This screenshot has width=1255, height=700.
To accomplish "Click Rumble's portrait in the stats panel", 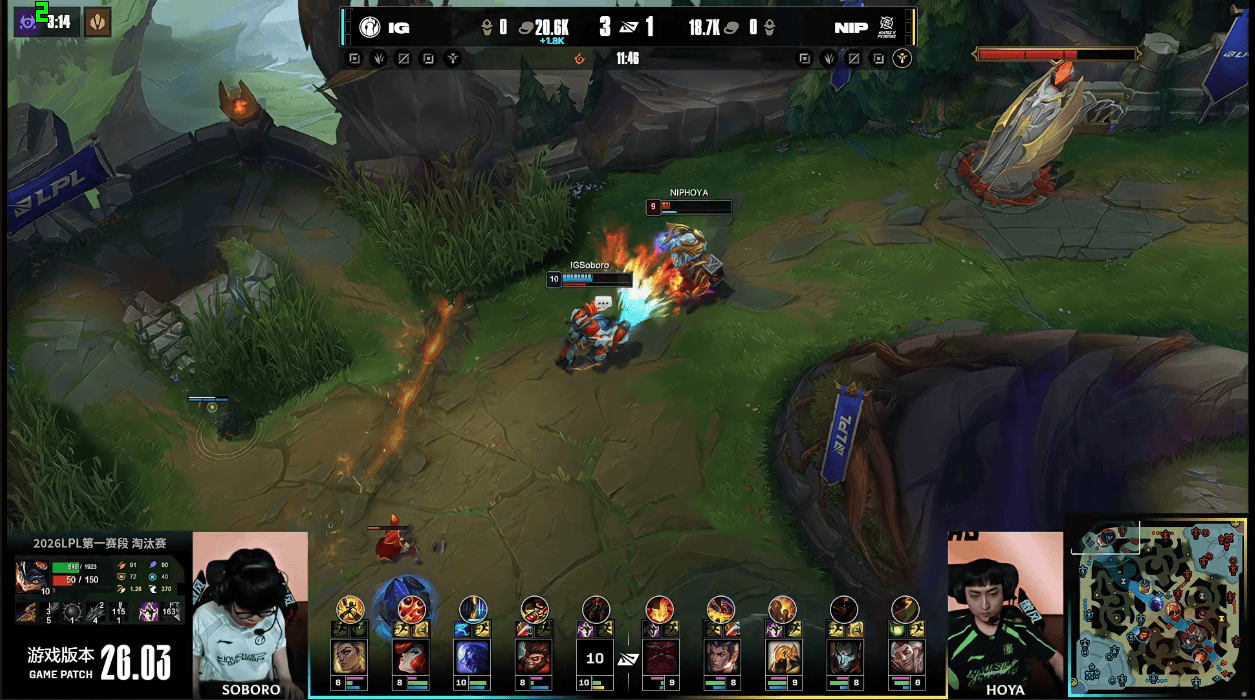I will pyautogui.click(x=32, y=577).
